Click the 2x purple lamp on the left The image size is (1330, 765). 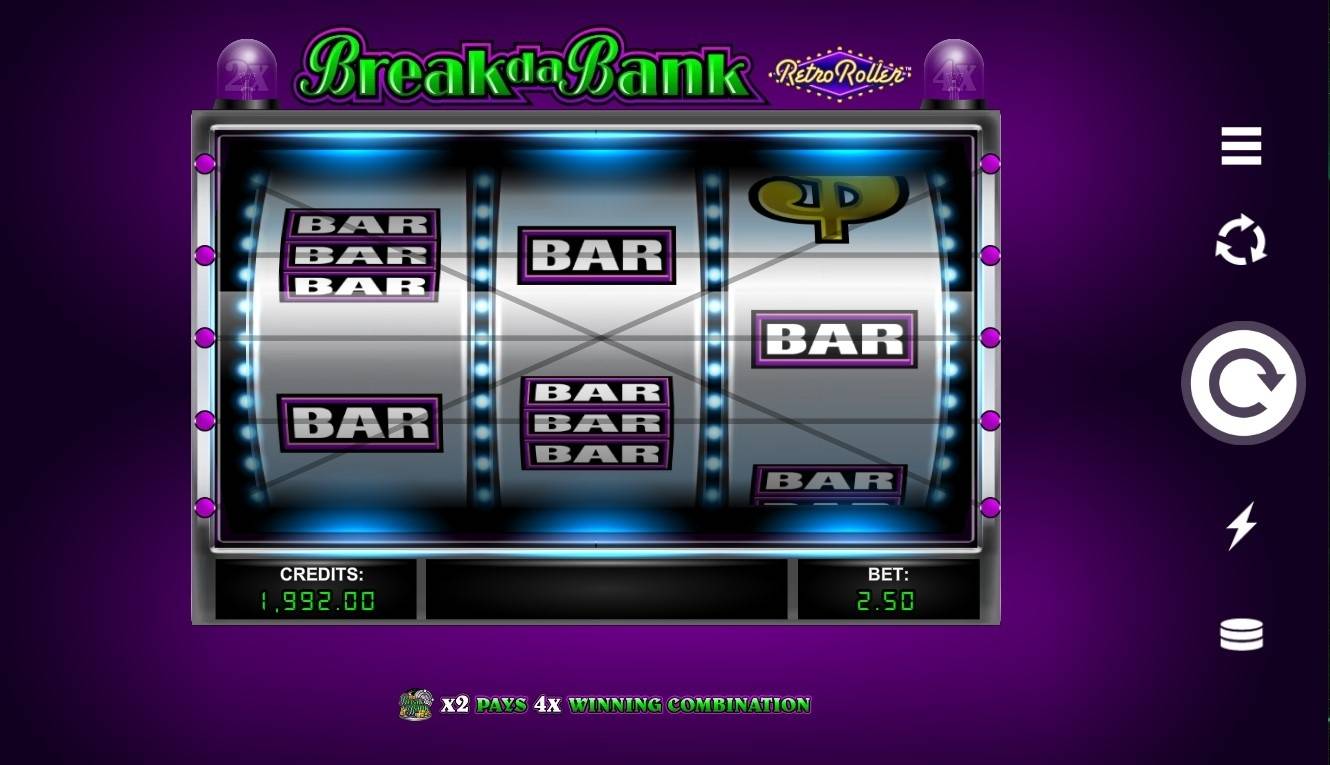click(x=247, y=70)
